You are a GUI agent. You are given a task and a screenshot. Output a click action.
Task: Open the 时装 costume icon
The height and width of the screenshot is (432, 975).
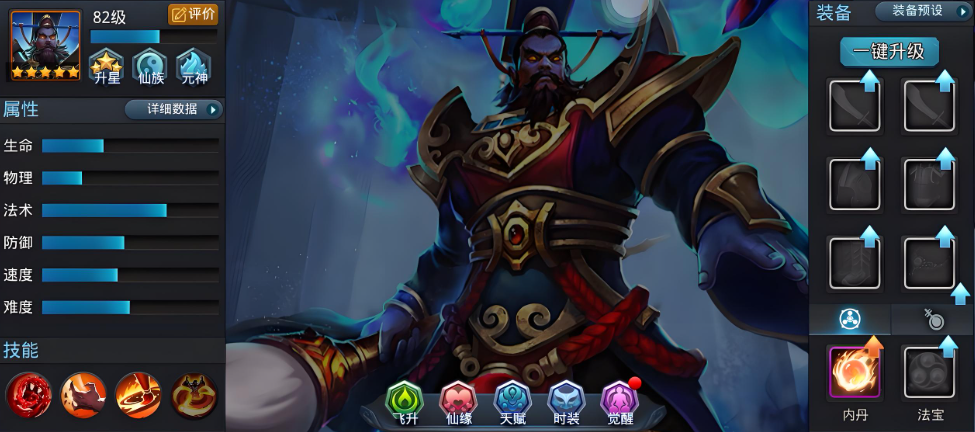pyautogui.click(x=567, y=402)
